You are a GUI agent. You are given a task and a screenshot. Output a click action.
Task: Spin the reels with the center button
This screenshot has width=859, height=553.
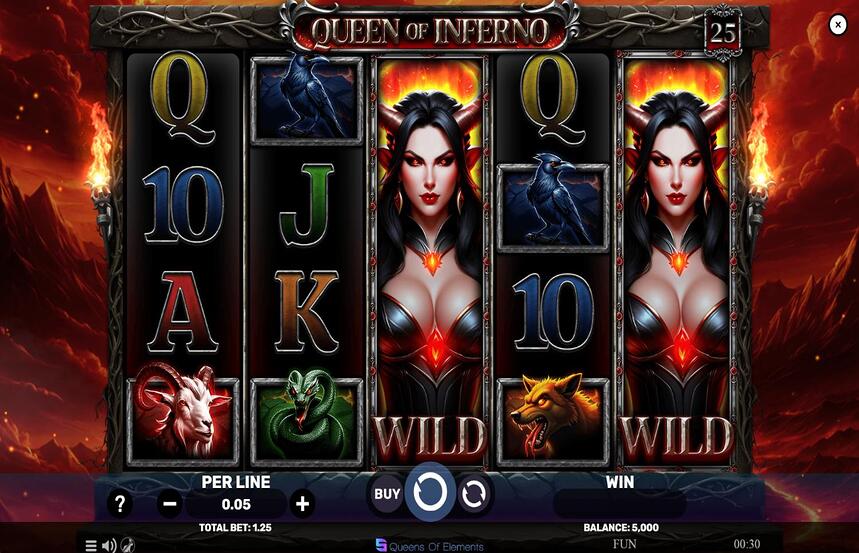click(x=430, y=493)
